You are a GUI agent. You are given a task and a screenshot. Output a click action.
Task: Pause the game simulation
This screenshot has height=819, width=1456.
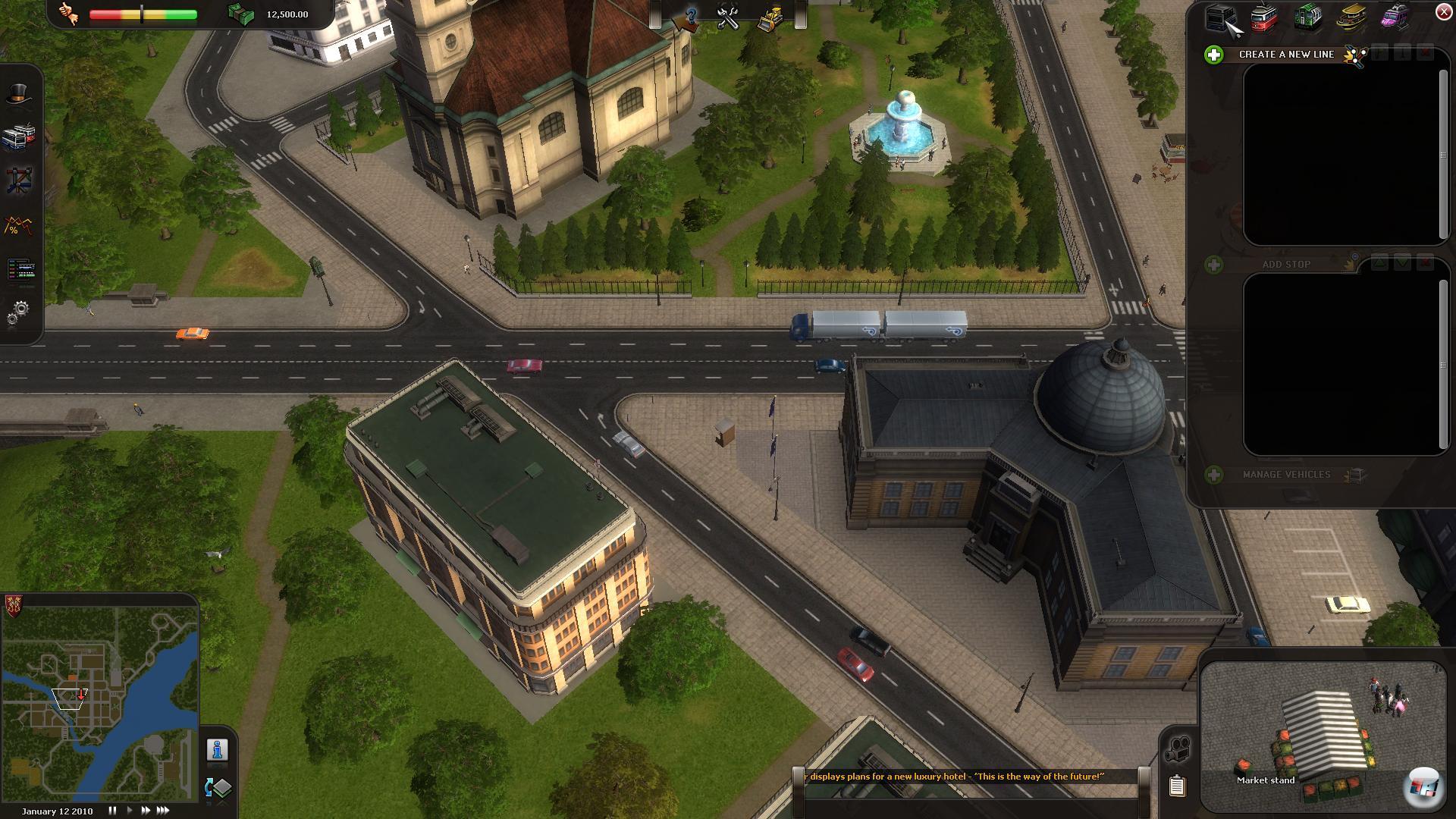(112, 811)
